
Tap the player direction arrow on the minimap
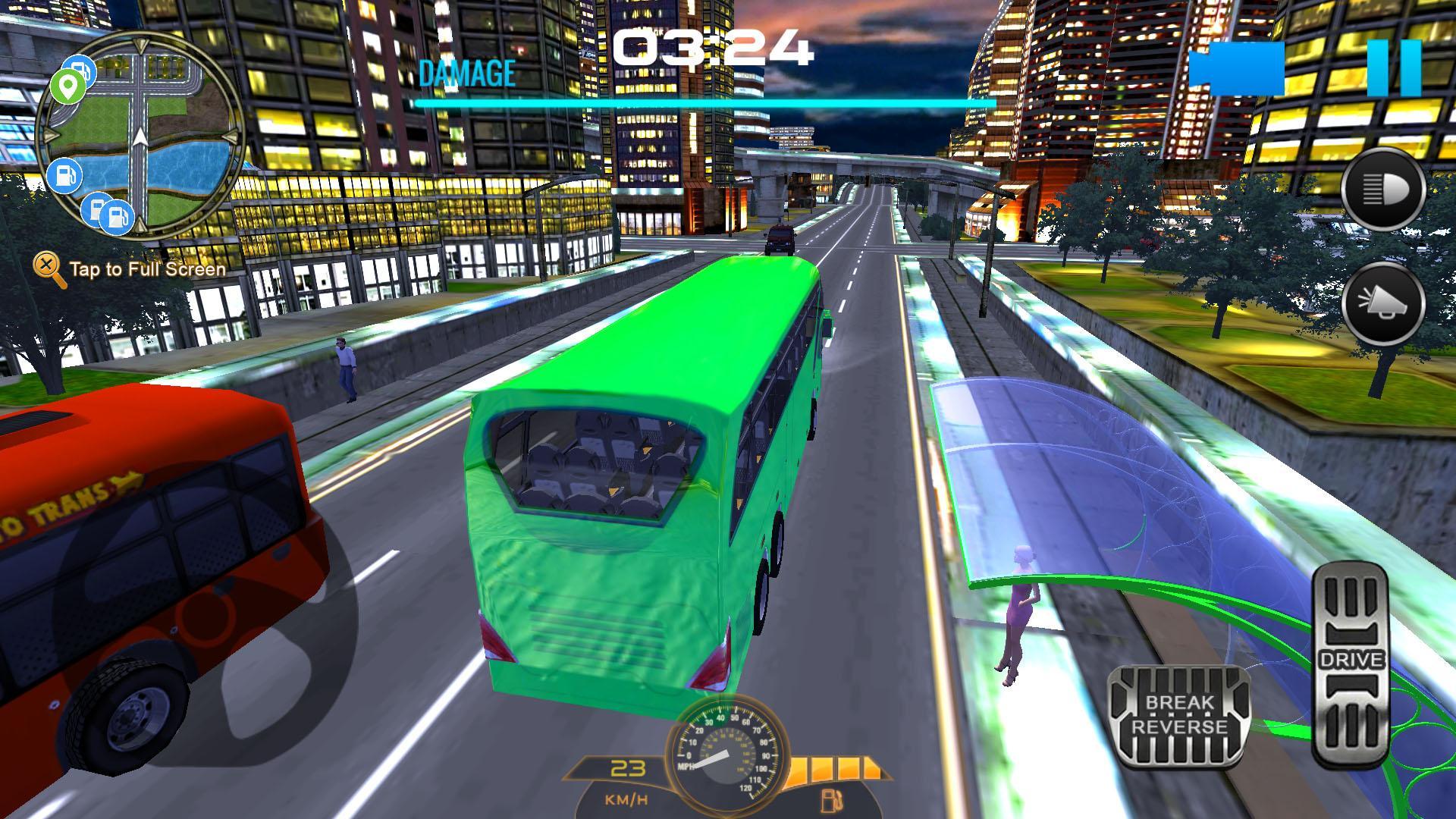[x=140, y=136]
